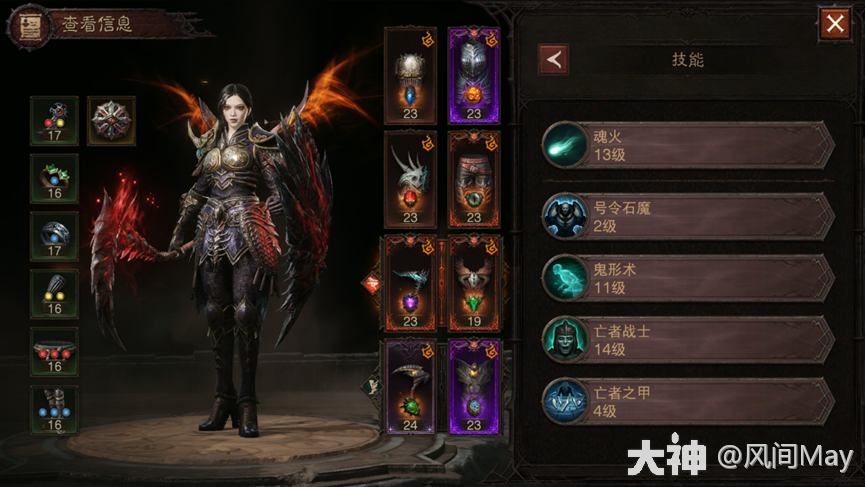Image resolution: width=865 pixels, height=487 pixels.
Task: Inspect the level 19 off-hand slot
Action: coord(473,283)
